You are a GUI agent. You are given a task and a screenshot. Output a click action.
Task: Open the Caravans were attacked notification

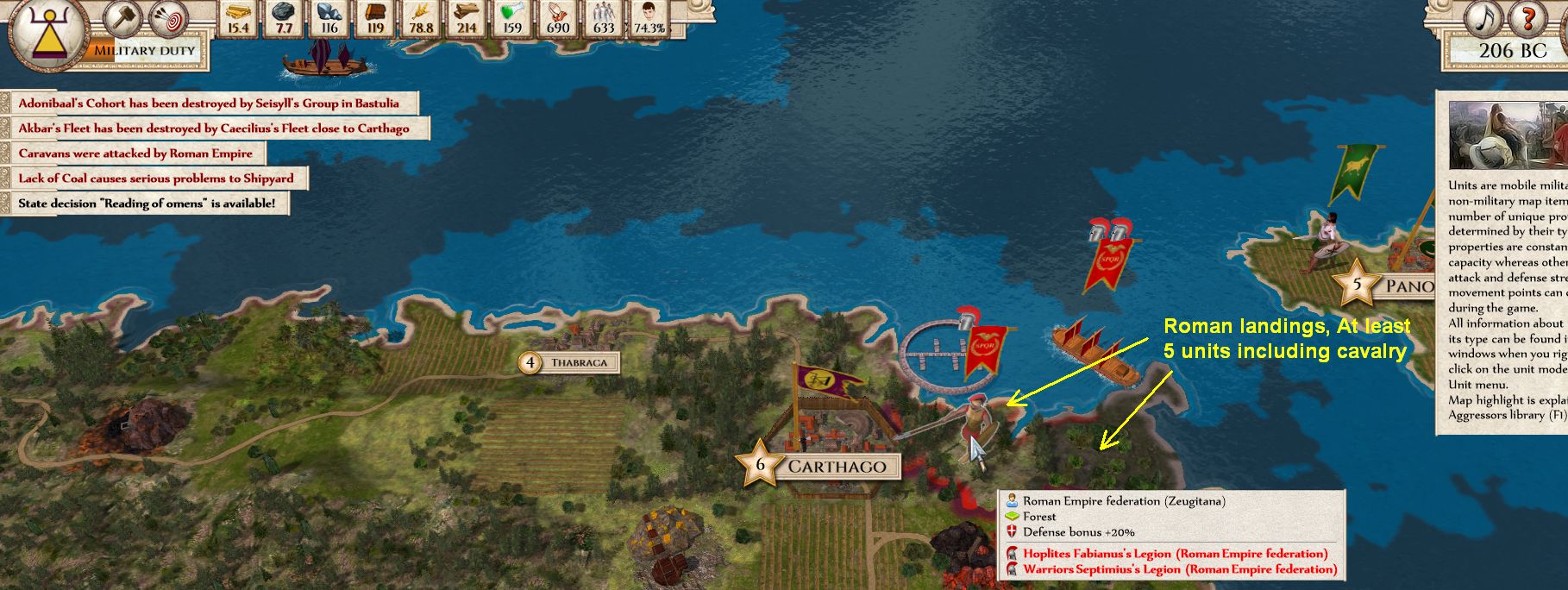135,154
